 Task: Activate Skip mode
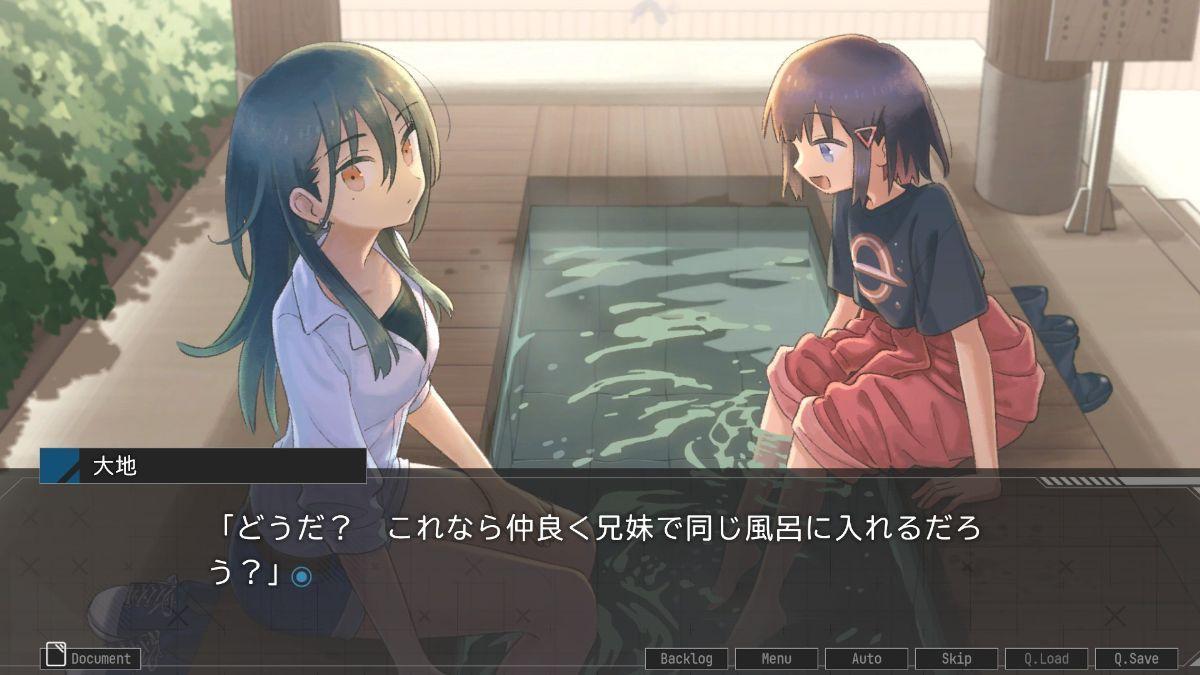956,659
